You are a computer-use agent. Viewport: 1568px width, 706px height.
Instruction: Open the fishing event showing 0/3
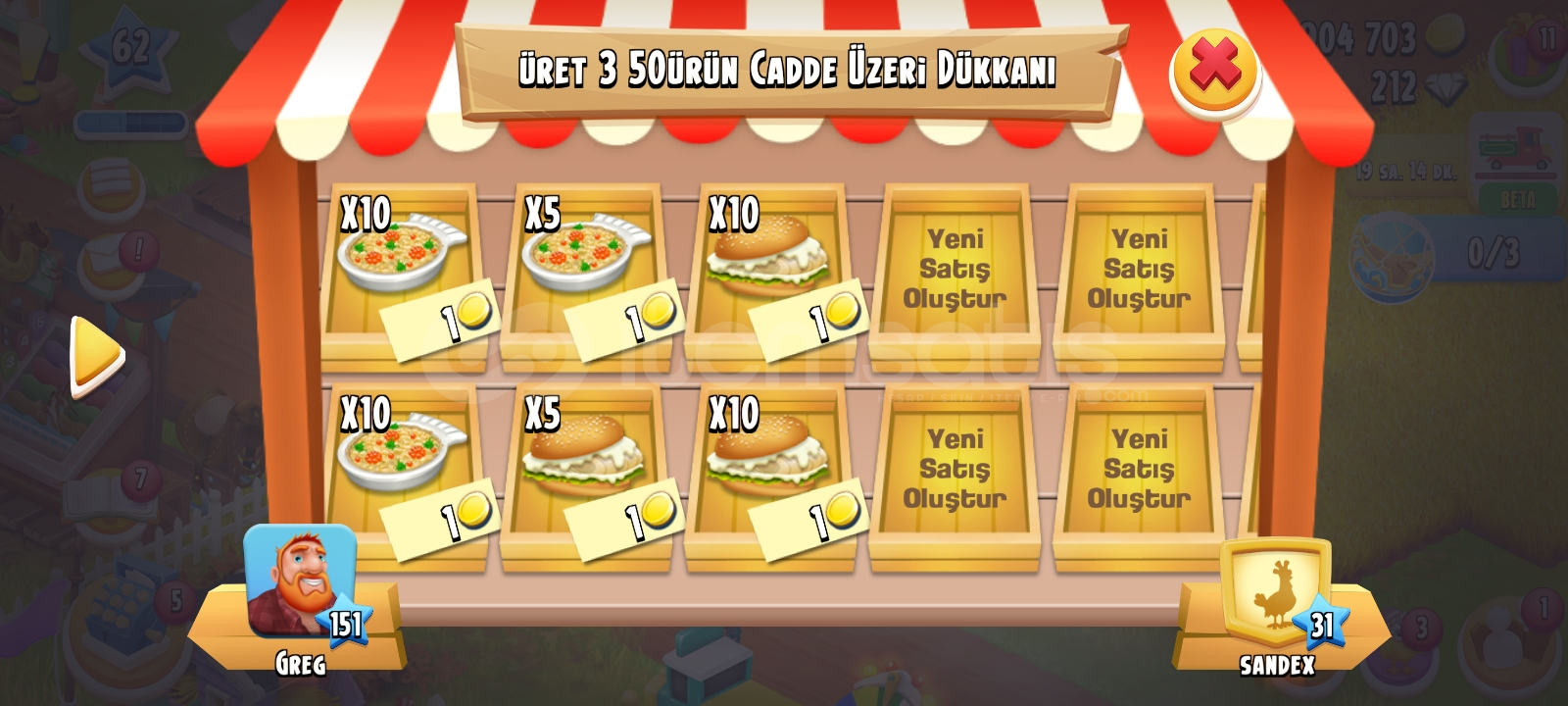tap(1392, 255)
